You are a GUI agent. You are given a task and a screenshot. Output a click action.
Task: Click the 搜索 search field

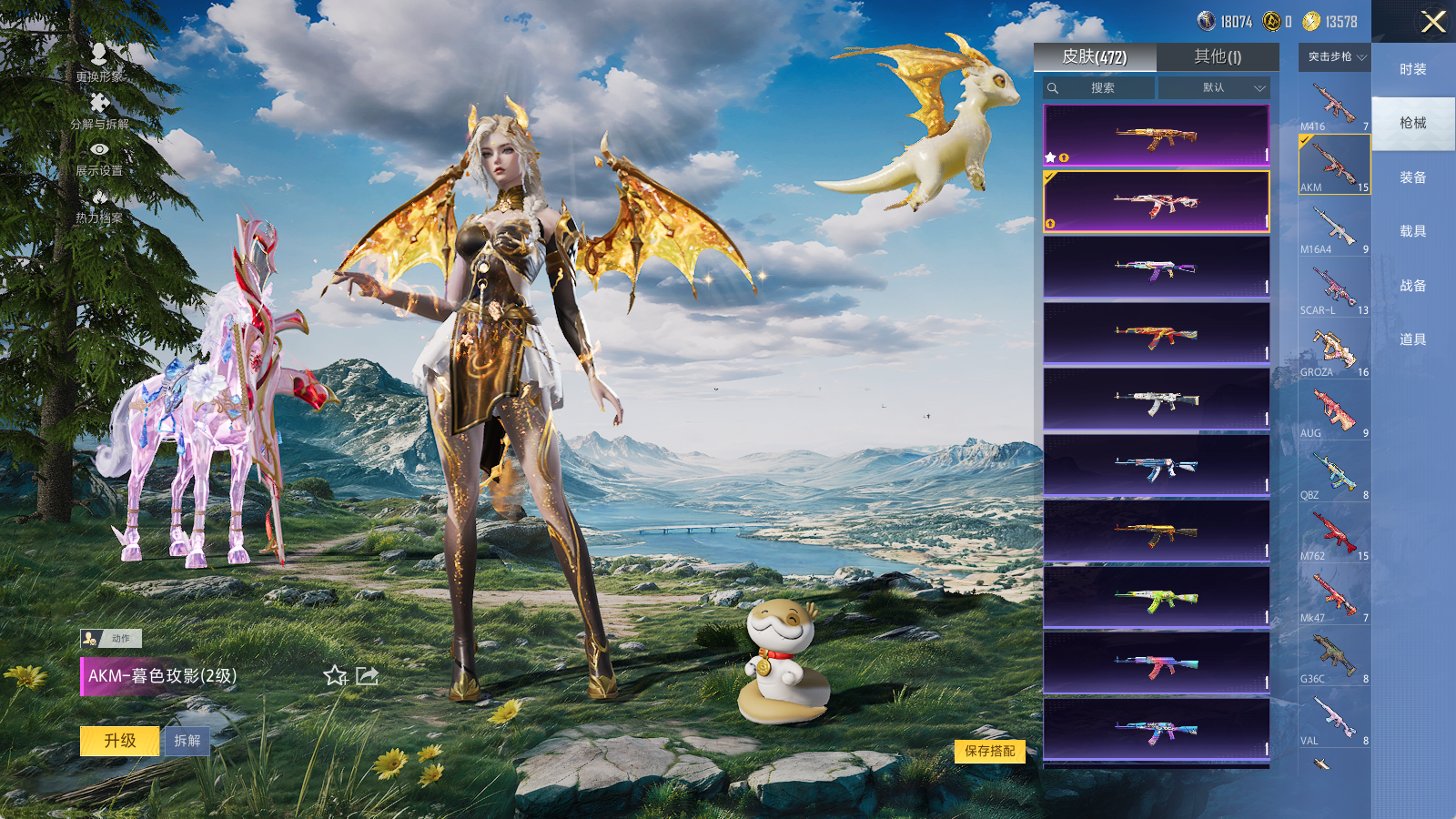point(1099,88)
